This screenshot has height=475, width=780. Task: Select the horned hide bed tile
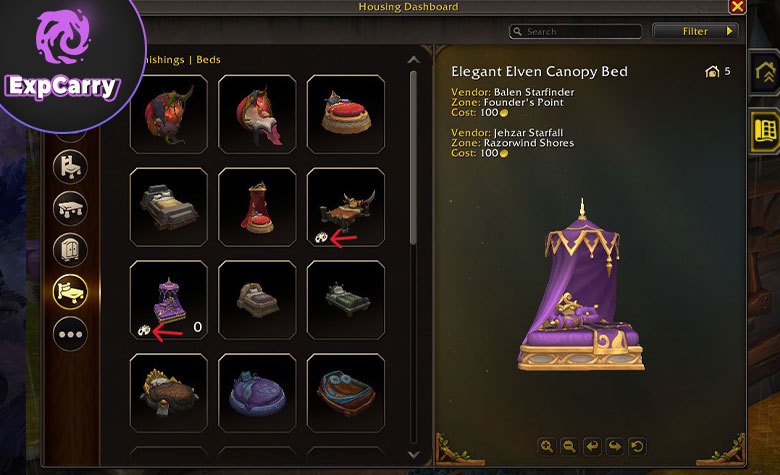[345, 206]
